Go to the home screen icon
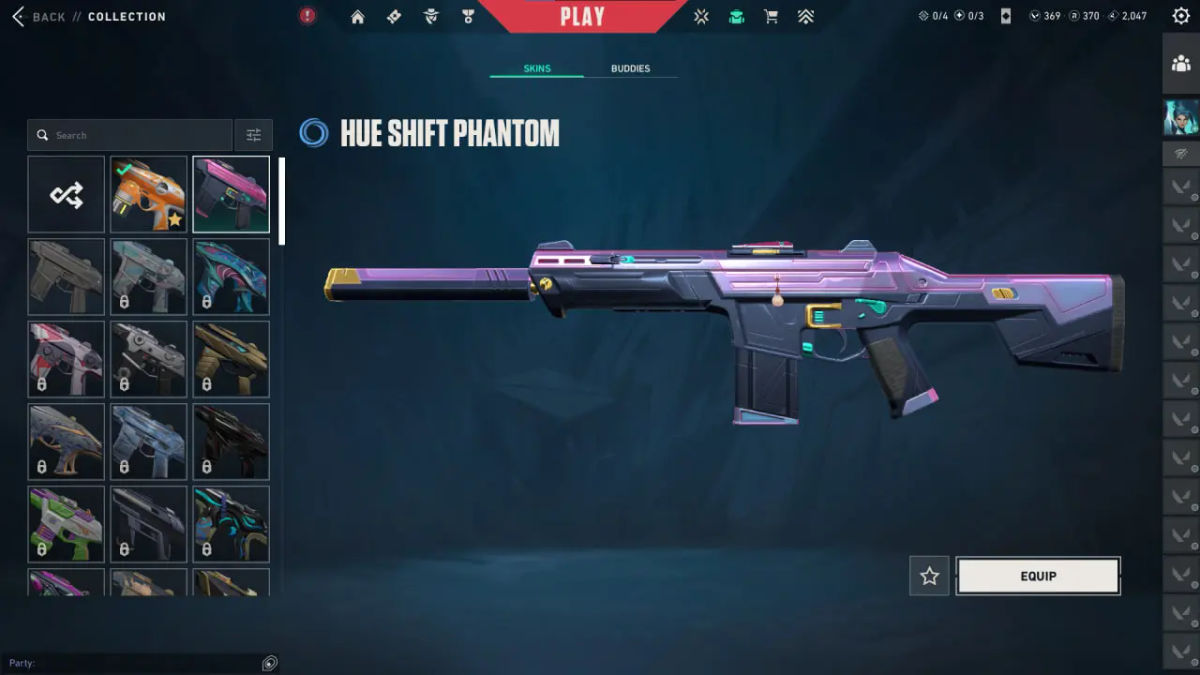This screenshot has width=1200, height=675. click(x=357, y=17)
